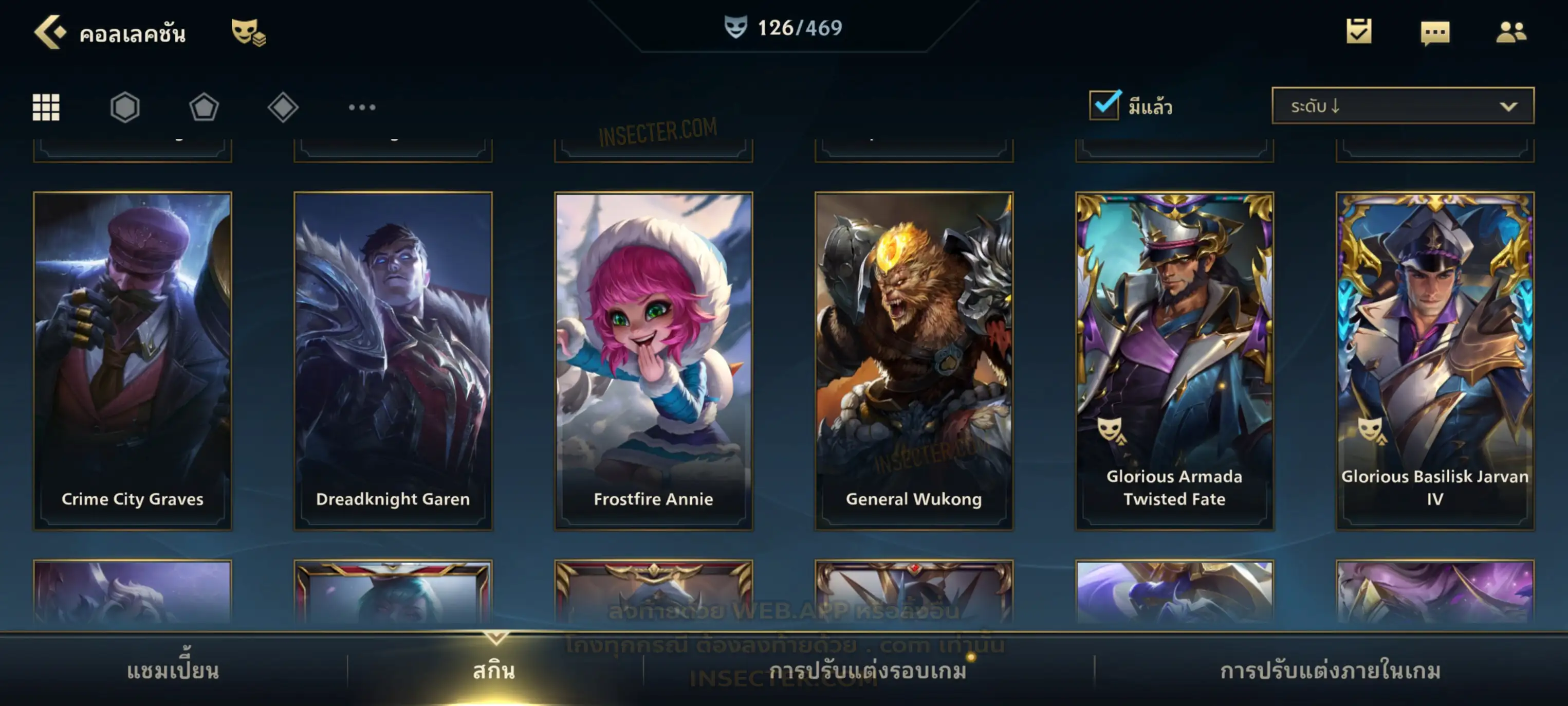The height and width of the screenshot is (706, 1568).
Task: Choose the pentagon rarity filter
Action: (x=204, y=107)
